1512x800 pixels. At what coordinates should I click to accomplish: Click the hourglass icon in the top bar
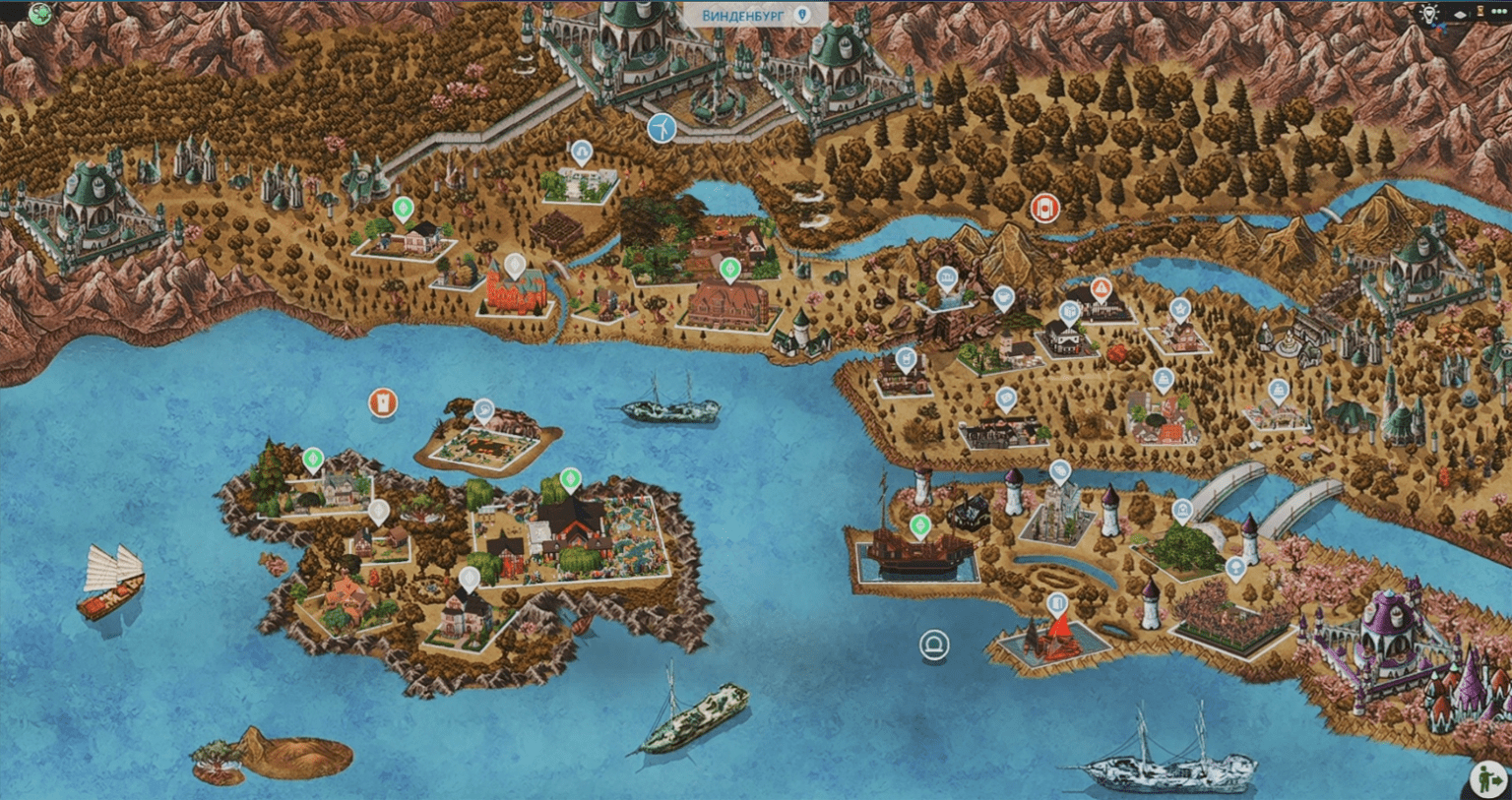tap(1480, 11)
